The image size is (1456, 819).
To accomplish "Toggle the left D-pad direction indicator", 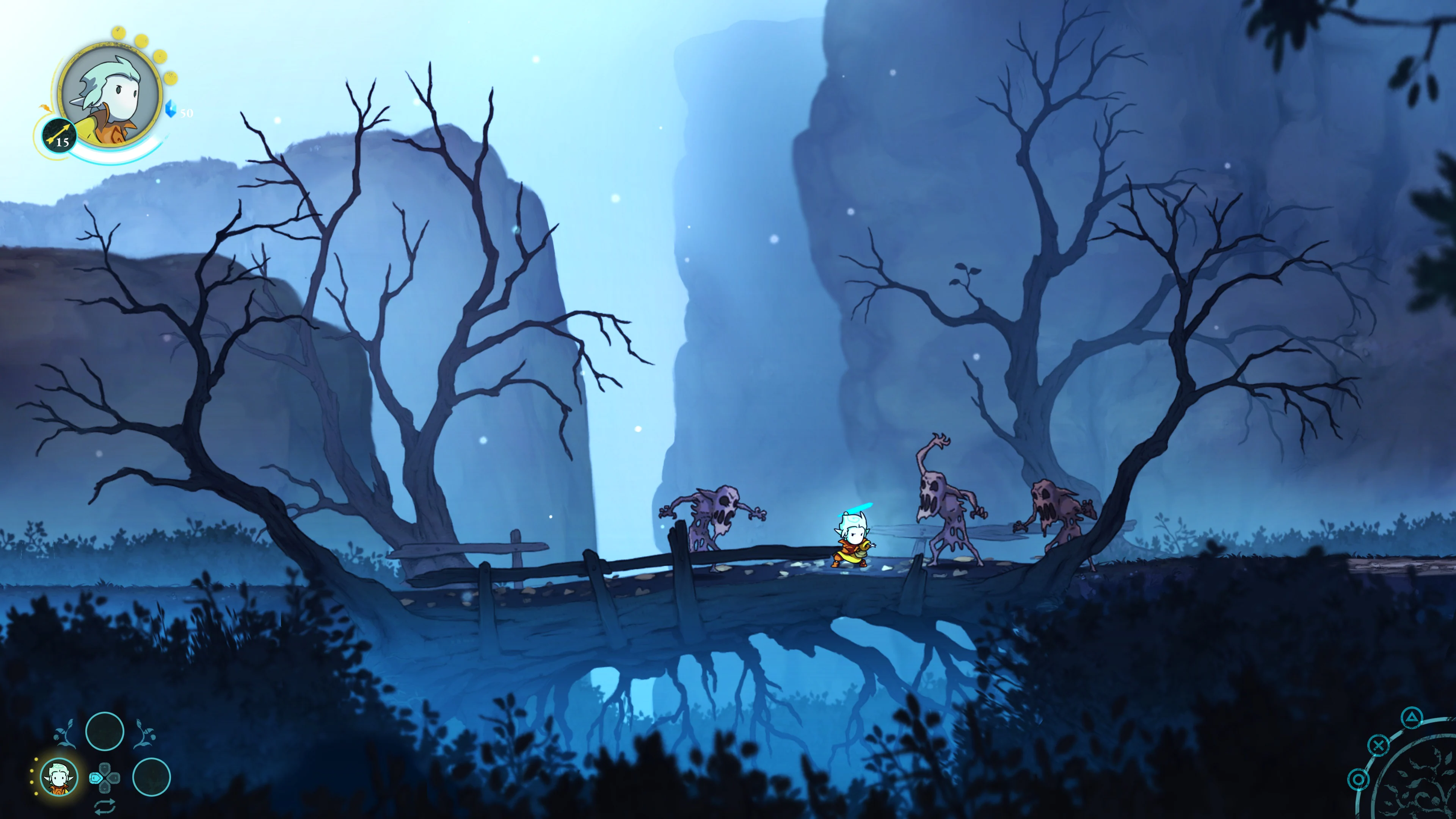I will (x=96, y=778).
